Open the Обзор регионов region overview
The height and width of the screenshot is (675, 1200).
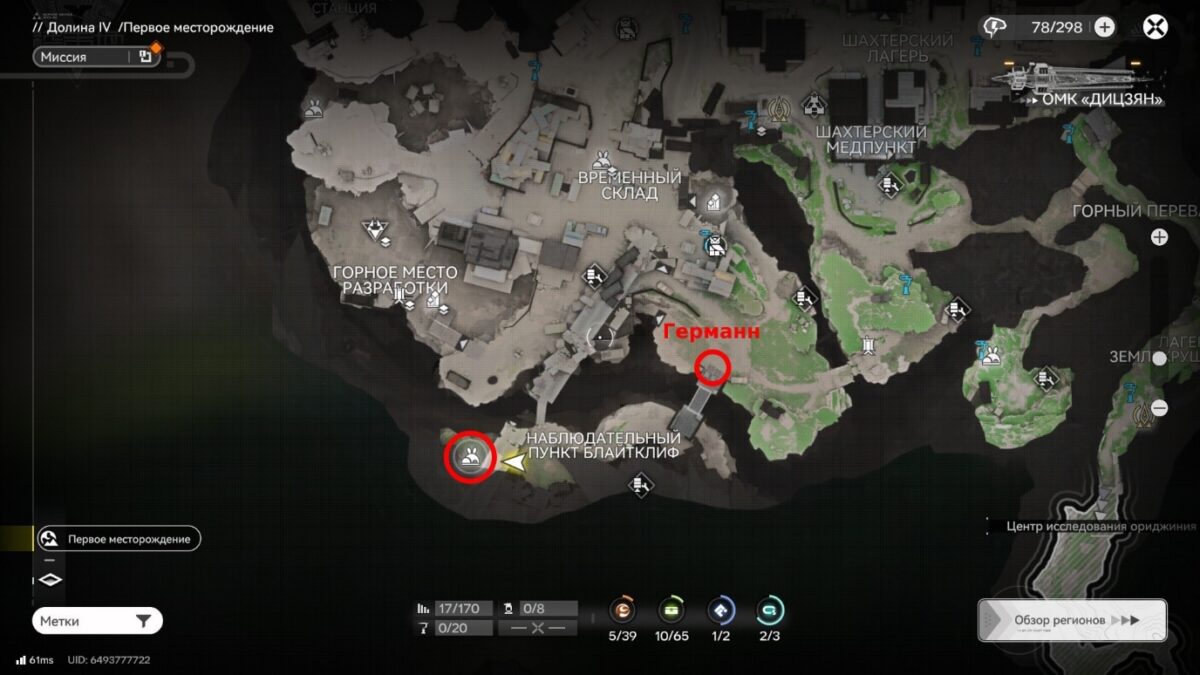[x=1072, y=620]
